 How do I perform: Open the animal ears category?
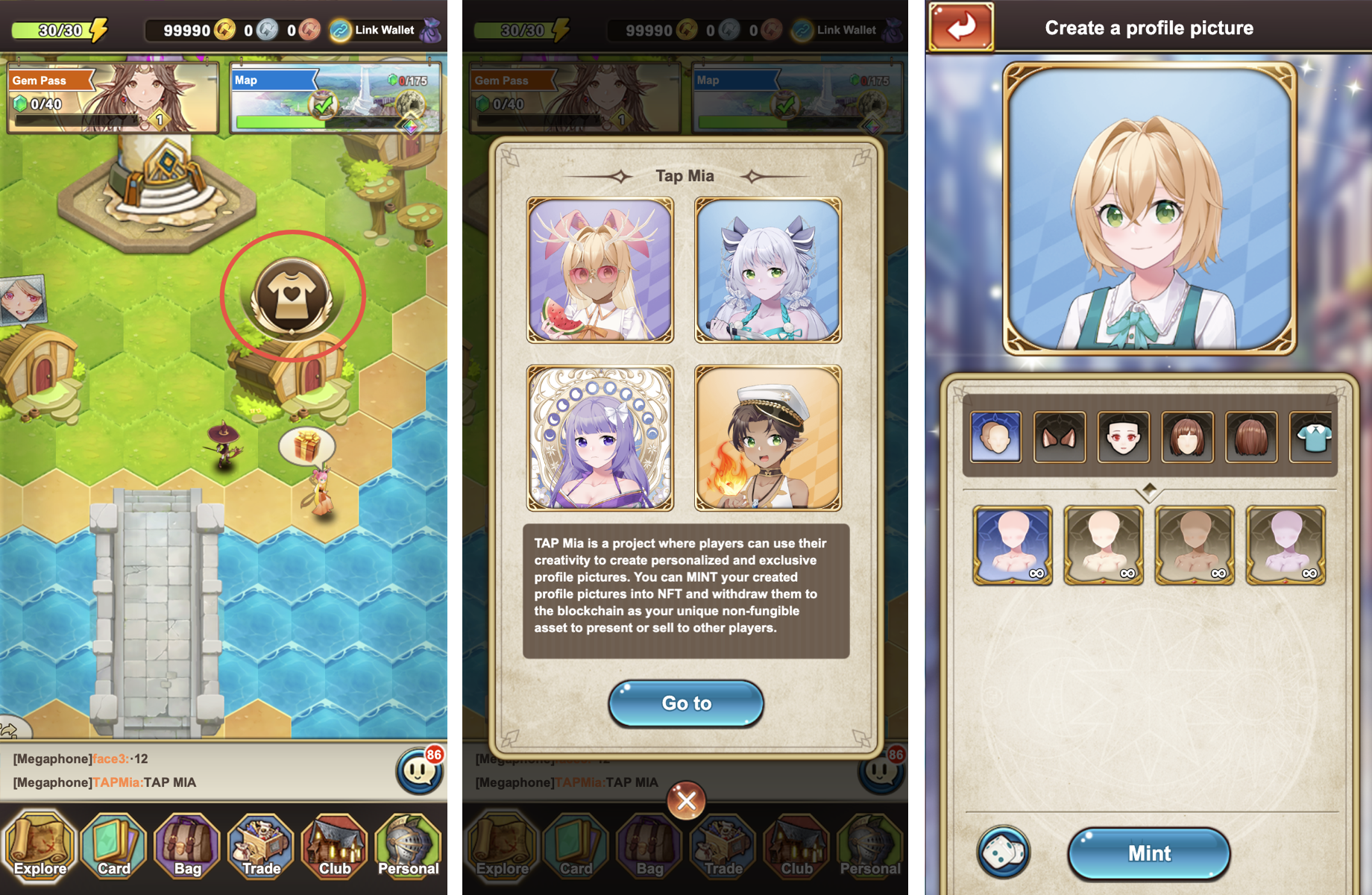coord(1060,436)
